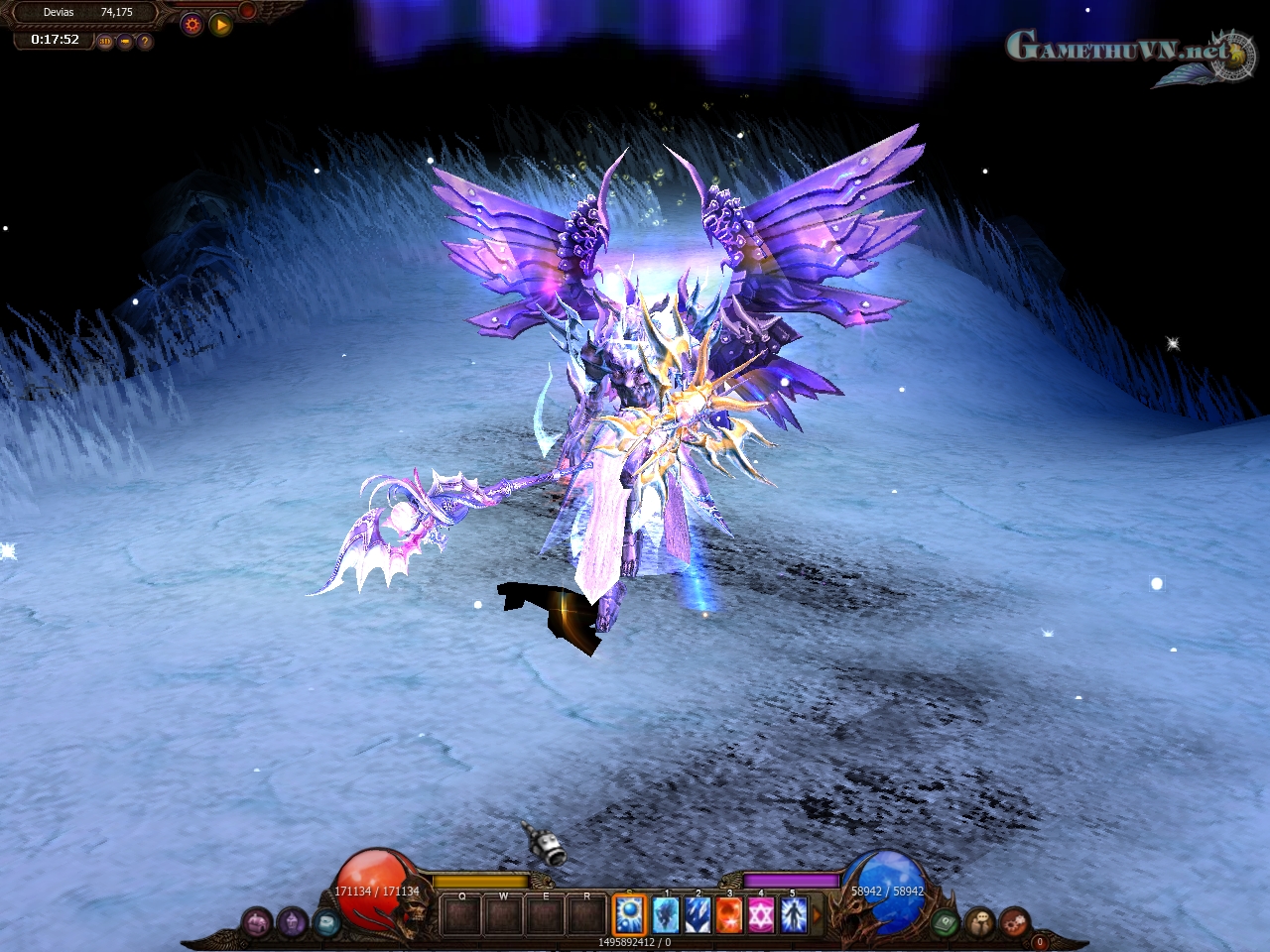The height and width of the screenshot is (952, 1270).
Task: Activate the blue figure skill in slot 1
Action: pos(665,914)
